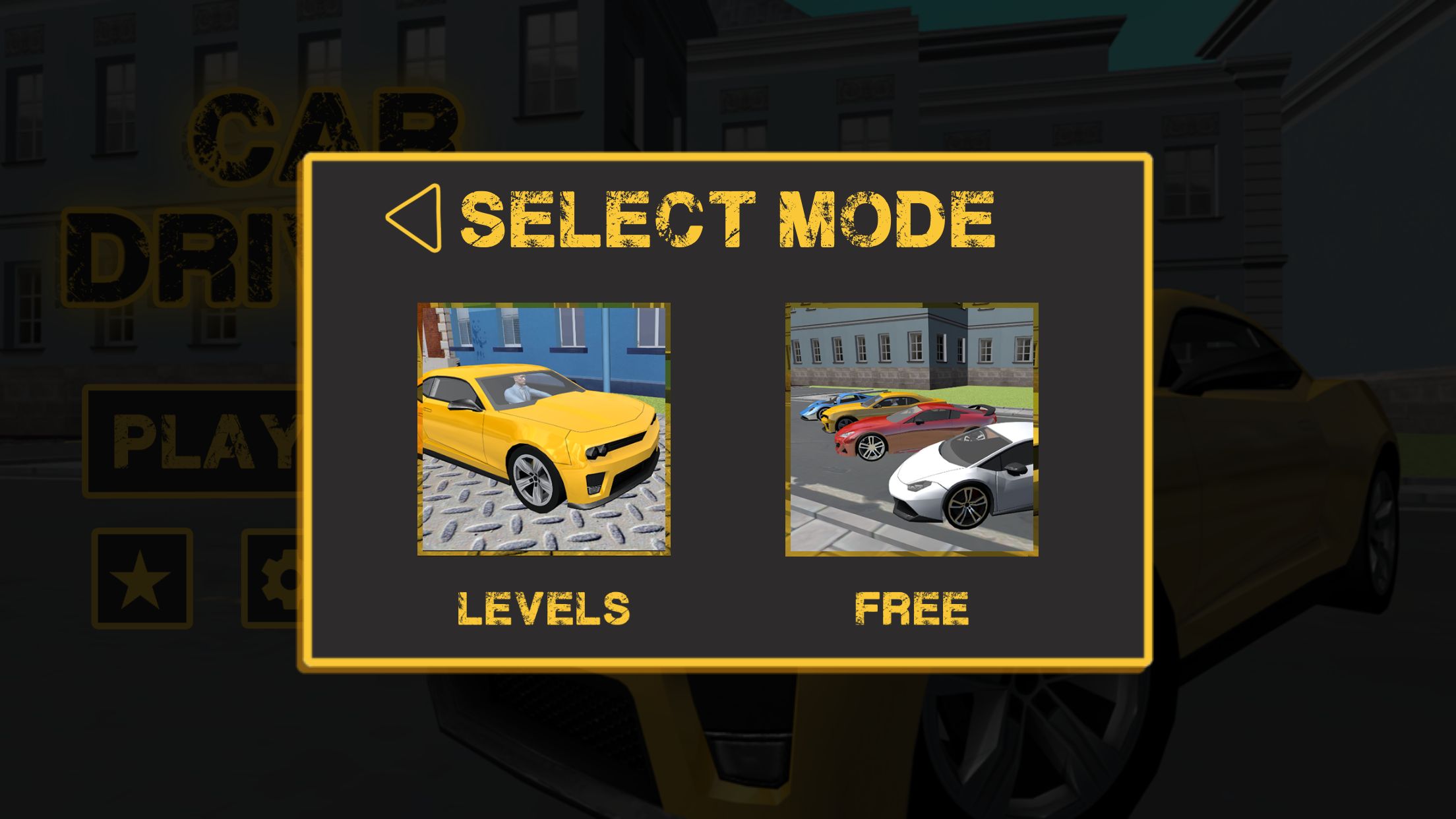Click the FREE text label

pos(911,608)
